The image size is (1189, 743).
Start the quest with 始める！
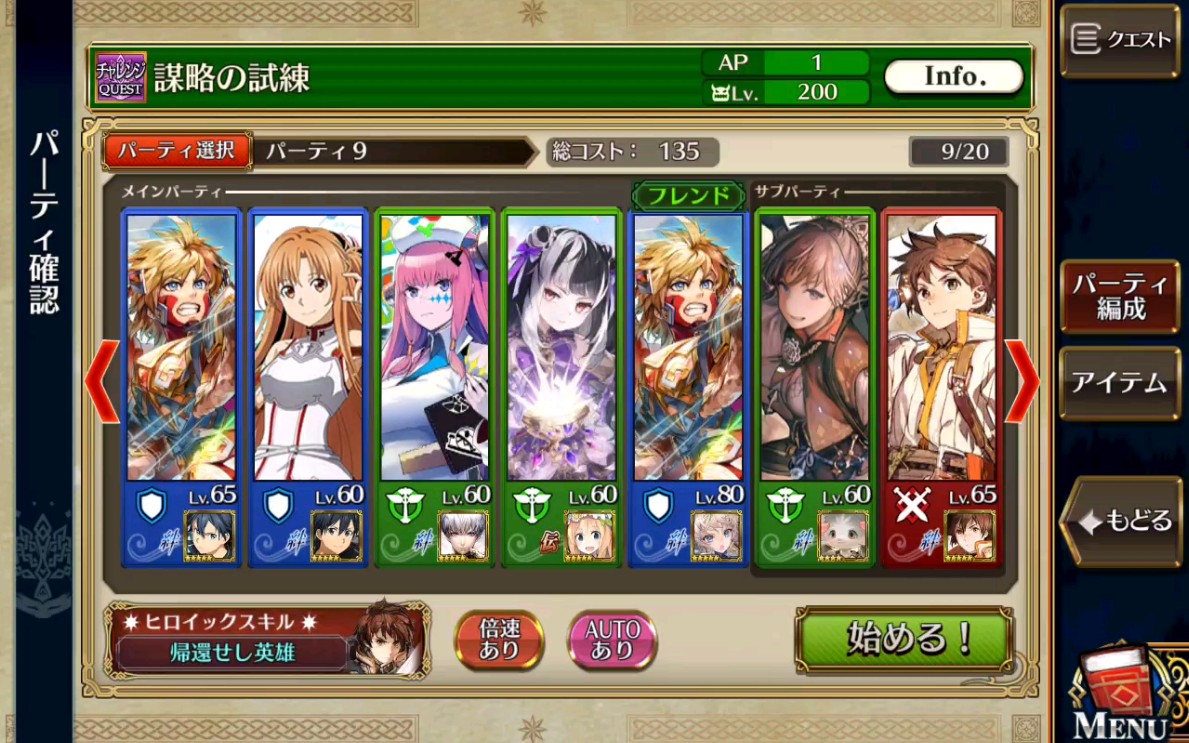(904, 639)
